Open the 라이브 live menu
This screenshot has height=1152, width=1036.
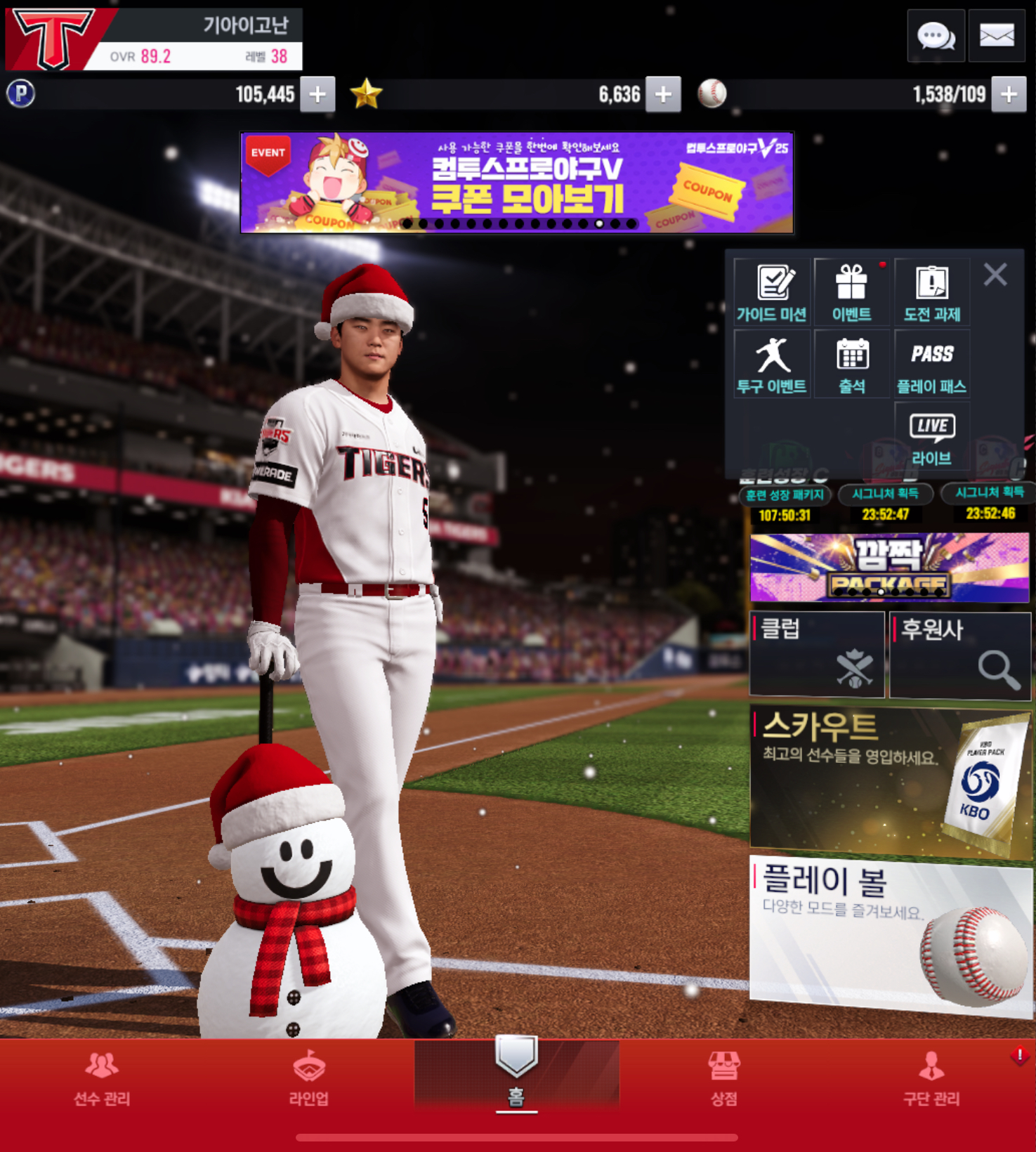click(x=932, y=437)
